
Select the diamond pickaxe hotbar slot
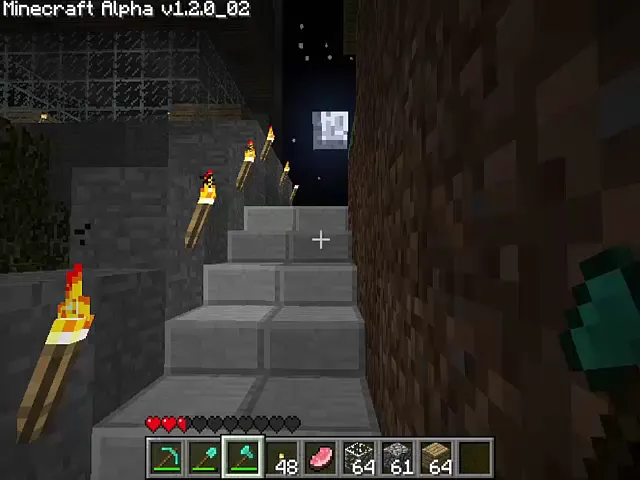[x=165, y=458]
